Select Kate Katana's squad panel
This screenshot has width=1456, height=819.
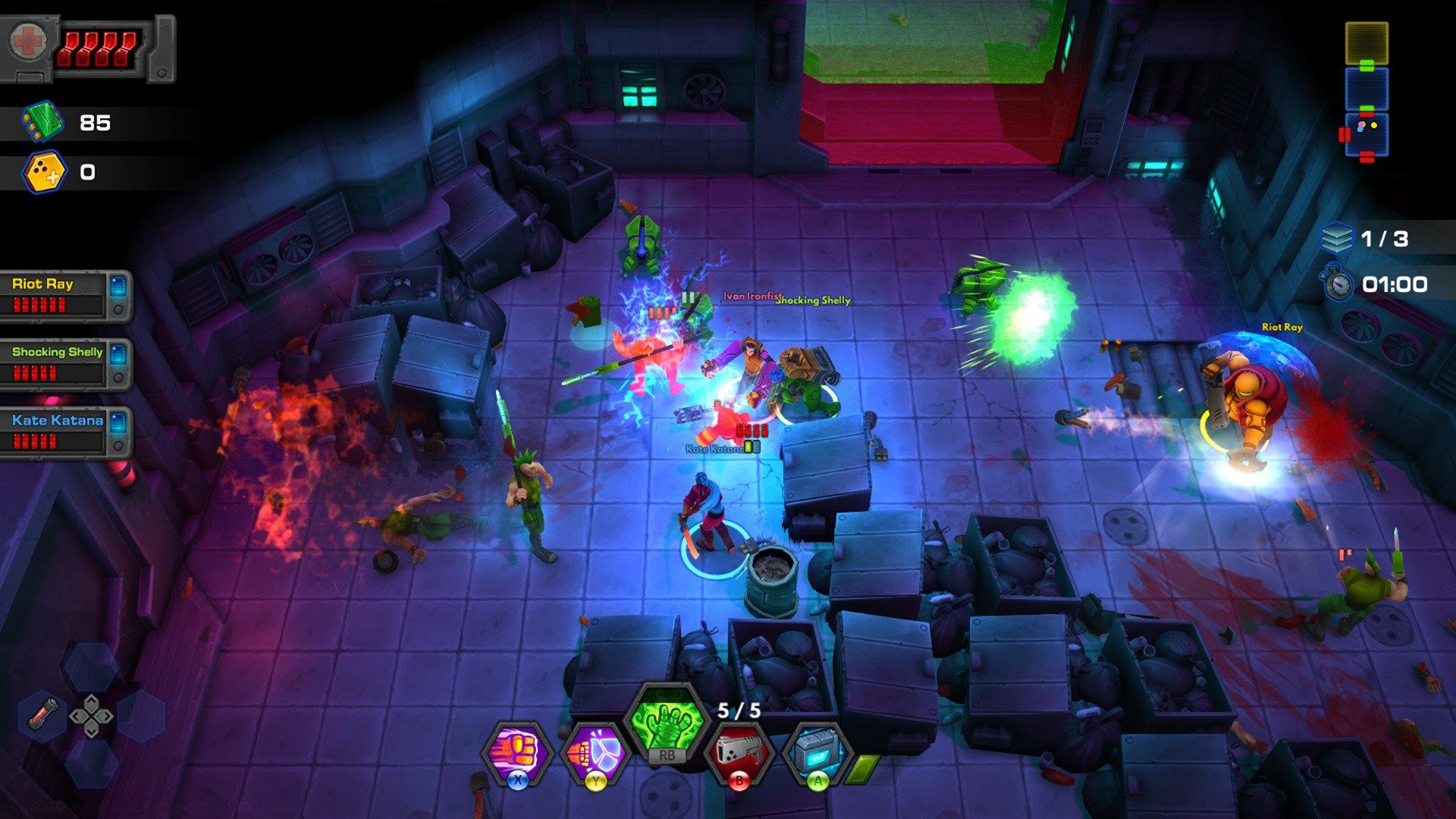click(x=65, y=432)
